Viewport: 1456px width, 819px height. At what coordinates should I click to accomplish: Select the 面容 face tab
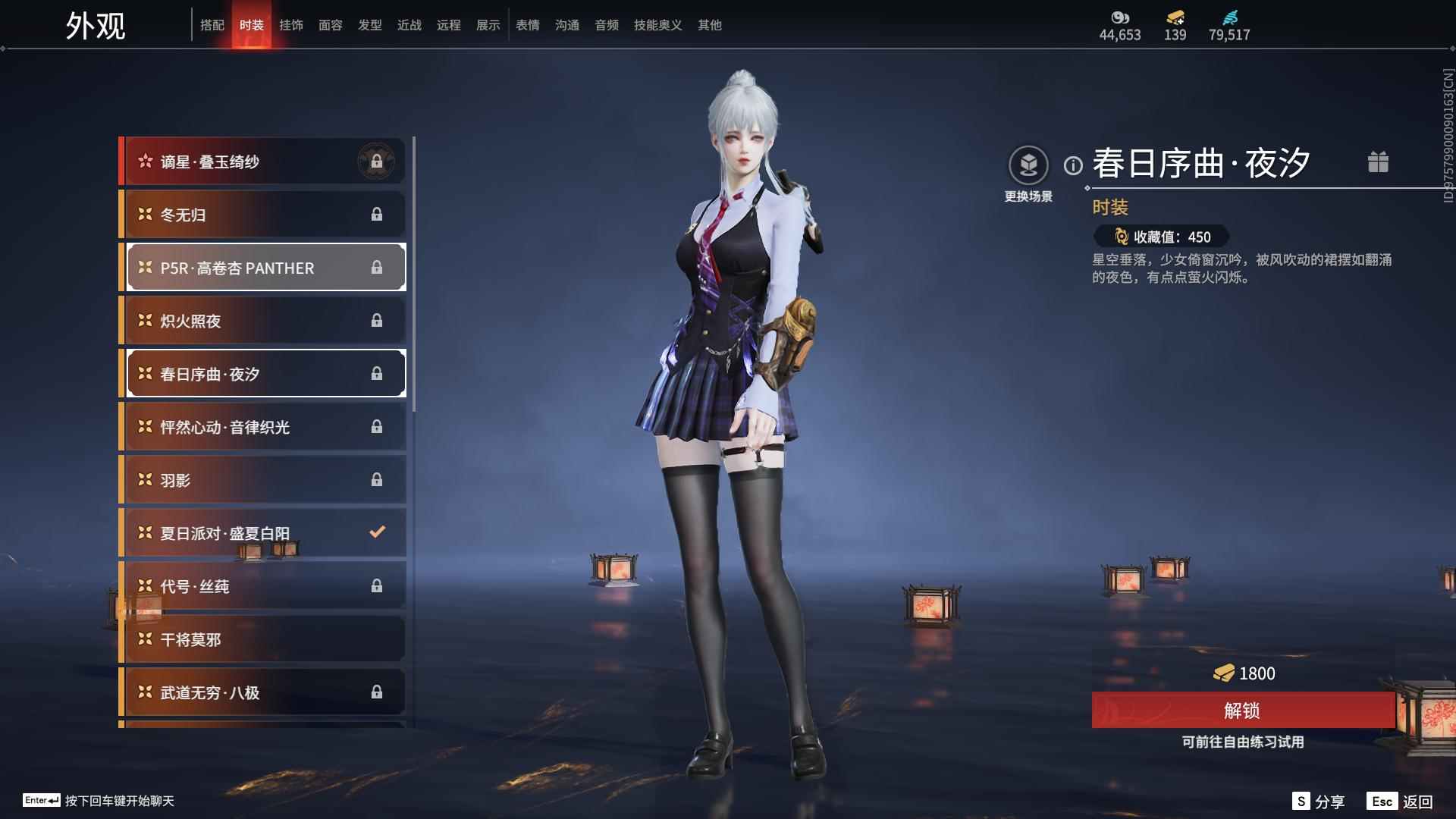point(331,25)
